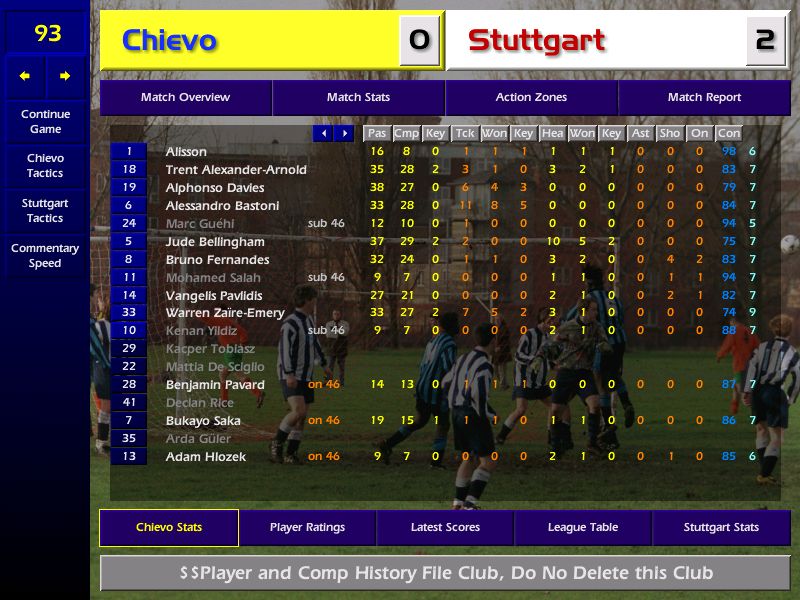
Task: Continue the game
Action: pos(45,122)
